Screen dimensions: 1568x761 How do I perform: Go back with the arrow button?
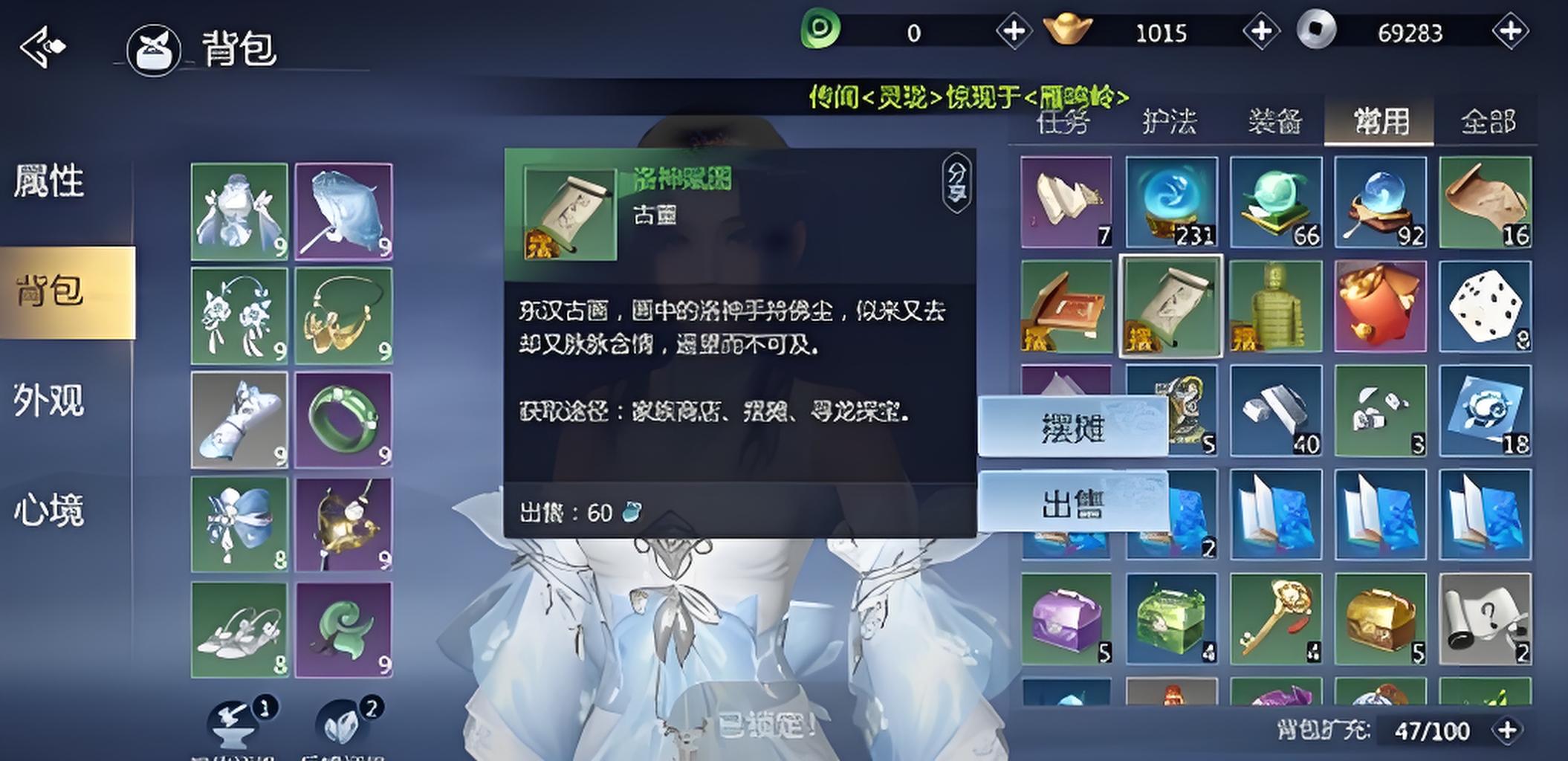[x=42, y=48]
